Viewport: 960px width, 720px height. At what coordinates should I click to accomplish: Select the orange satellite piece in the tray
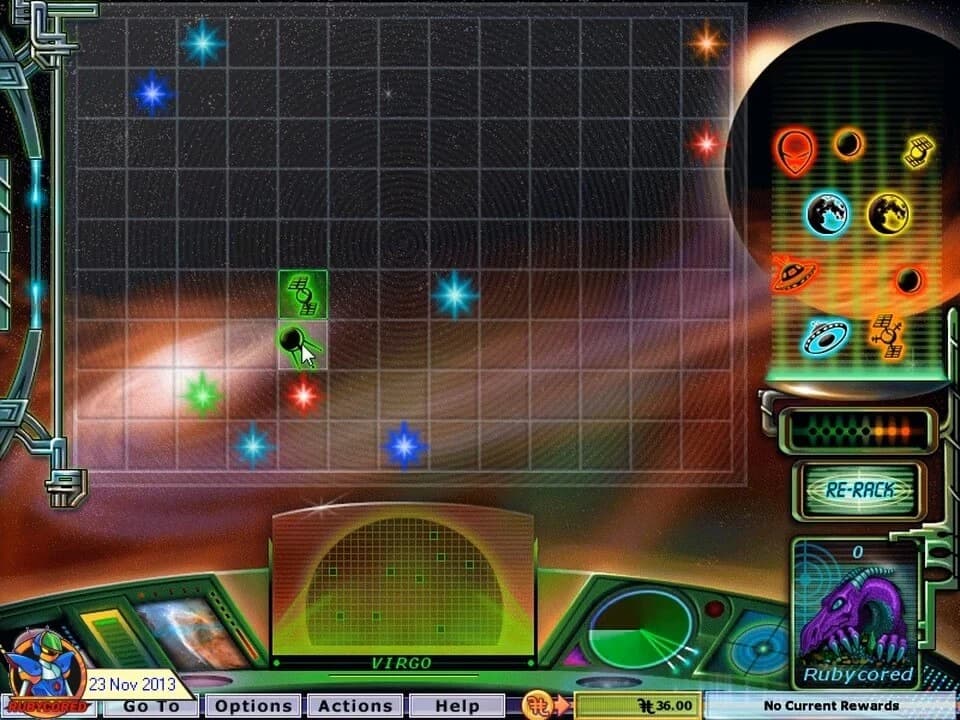(x=886, y=334)
